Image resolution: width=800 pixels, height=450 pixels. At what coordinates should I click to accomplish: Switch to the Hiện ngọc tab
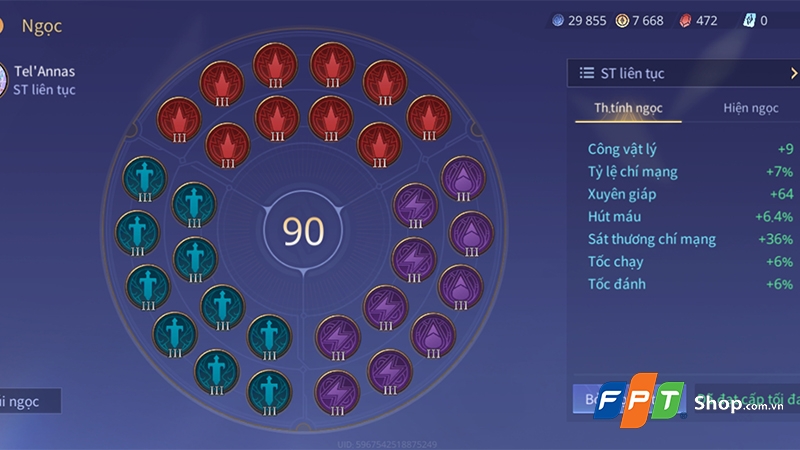750,108
